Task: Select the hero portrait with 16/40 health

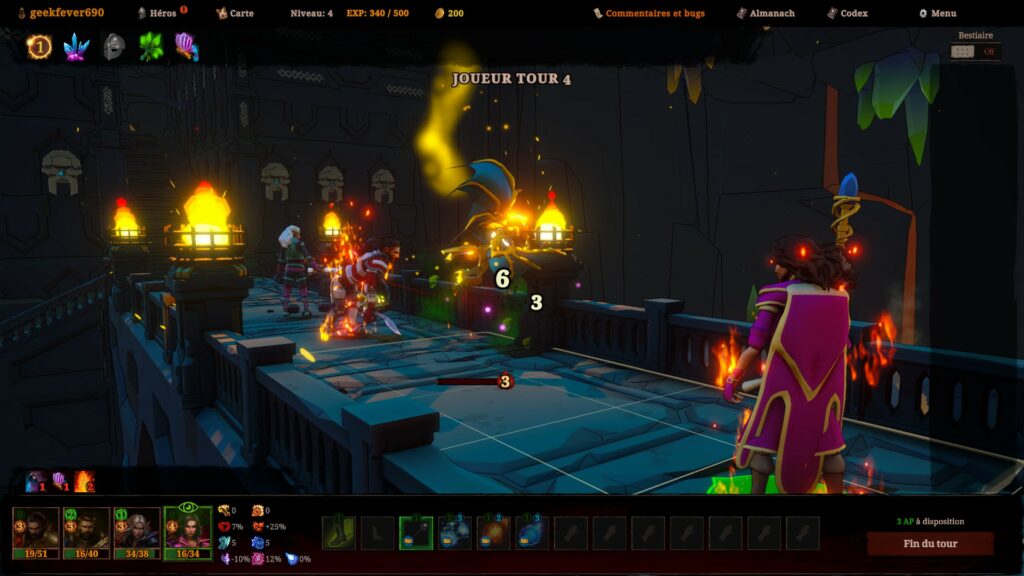Action: coord(86,531)
